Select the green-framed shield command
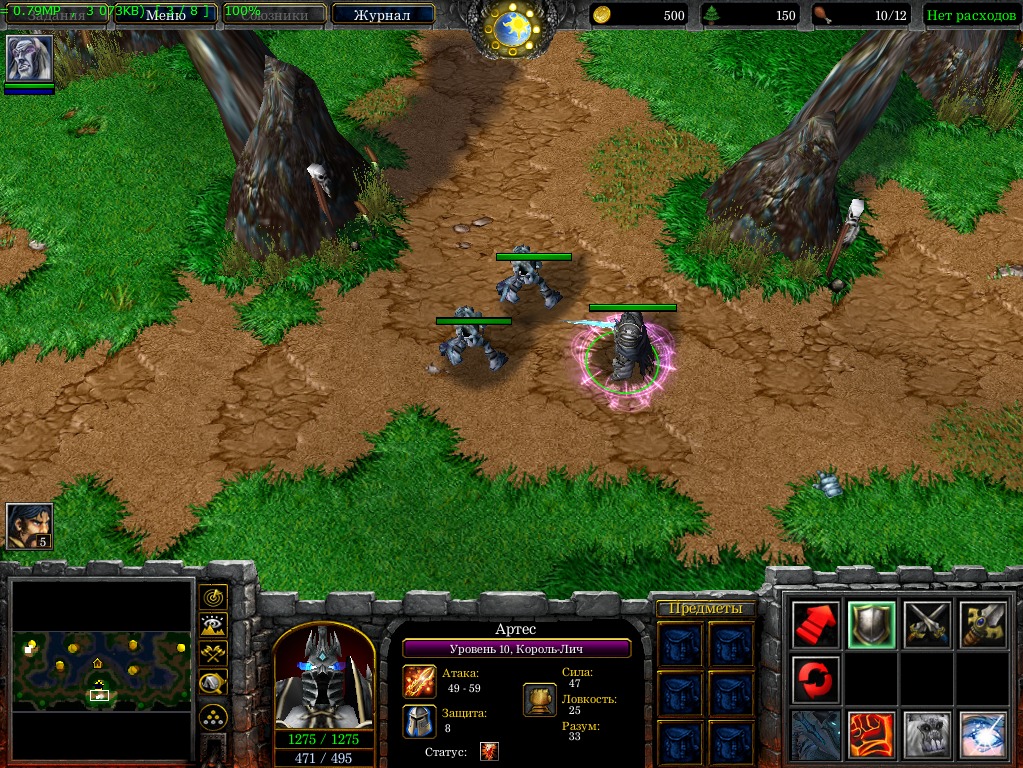The image size is (1023, 768). coord(871,625)
